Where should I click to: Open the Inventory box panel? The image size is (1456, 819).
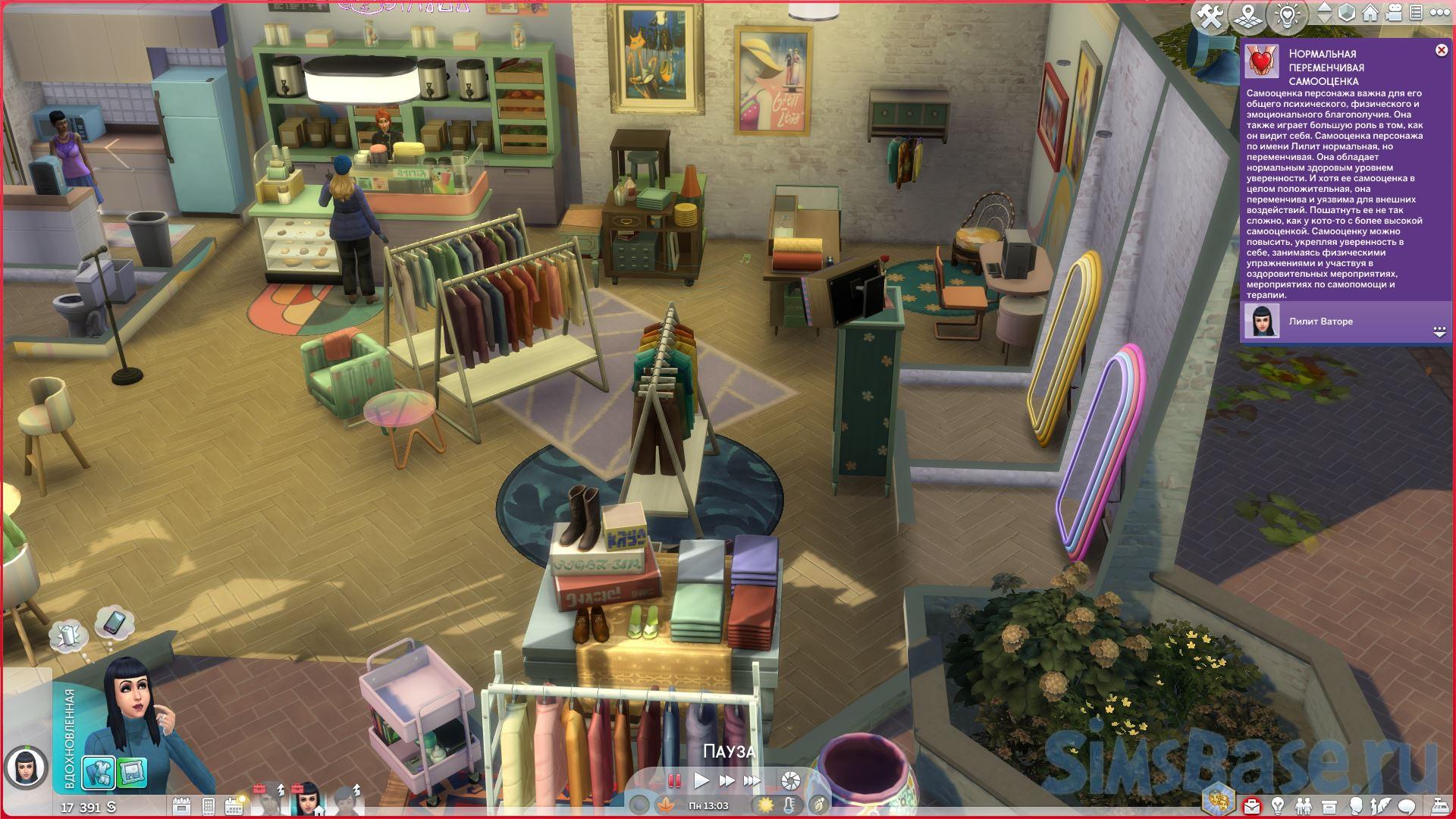[x=1329, y=805]
